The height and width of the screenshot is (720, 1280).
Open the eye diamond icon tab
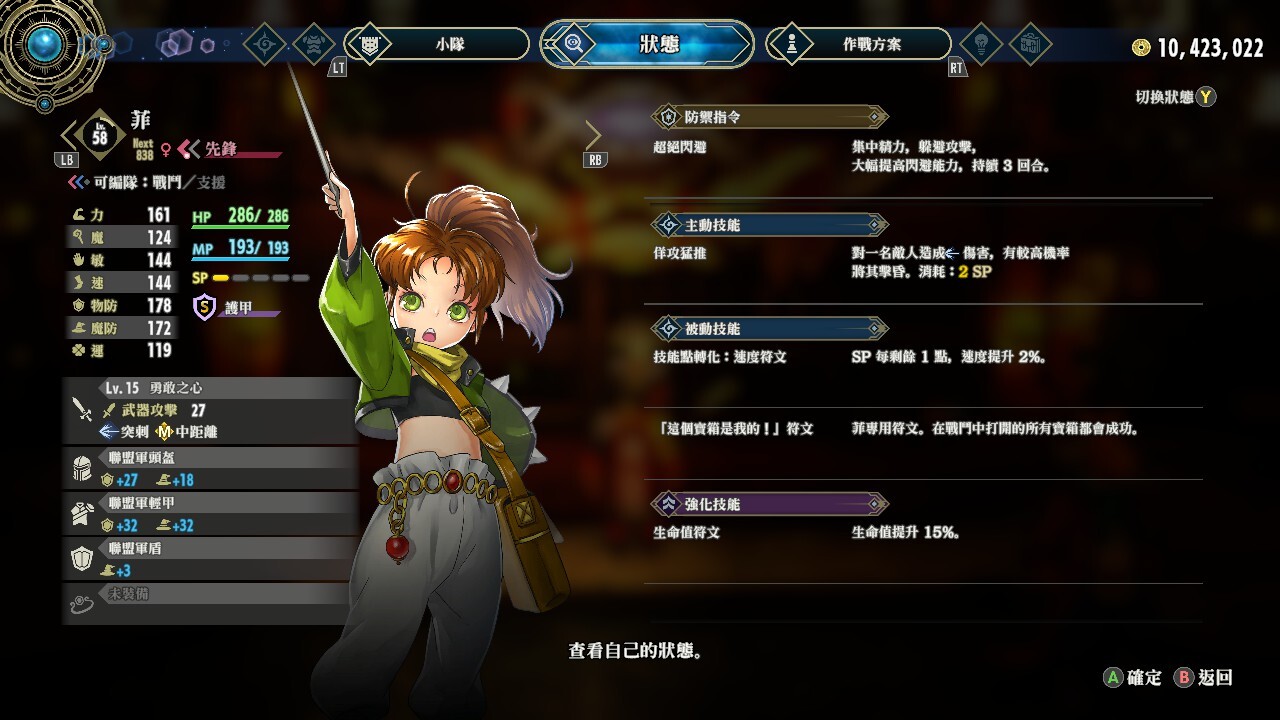tap(265, 44)
